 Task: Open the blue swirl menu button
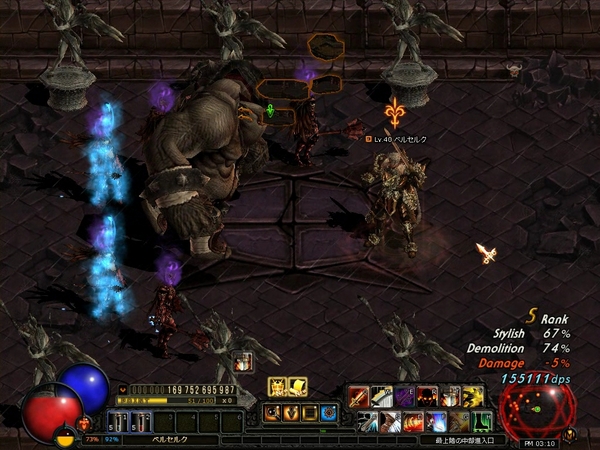tap(330, 412)
